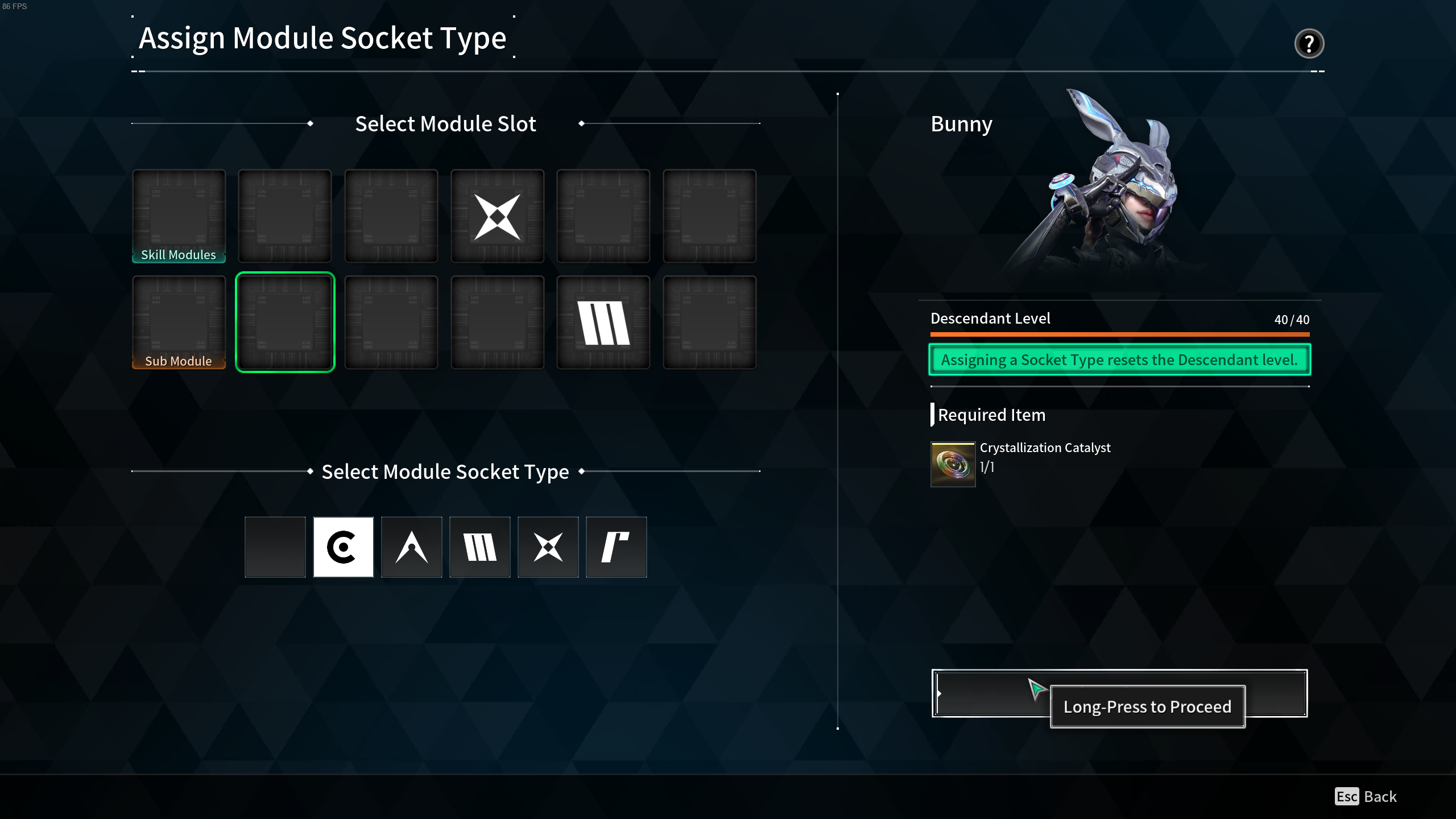The height and width of the screenshot is (819, 1456).
Task: Open the help question mark button
Action: [x=1309, y=44]
